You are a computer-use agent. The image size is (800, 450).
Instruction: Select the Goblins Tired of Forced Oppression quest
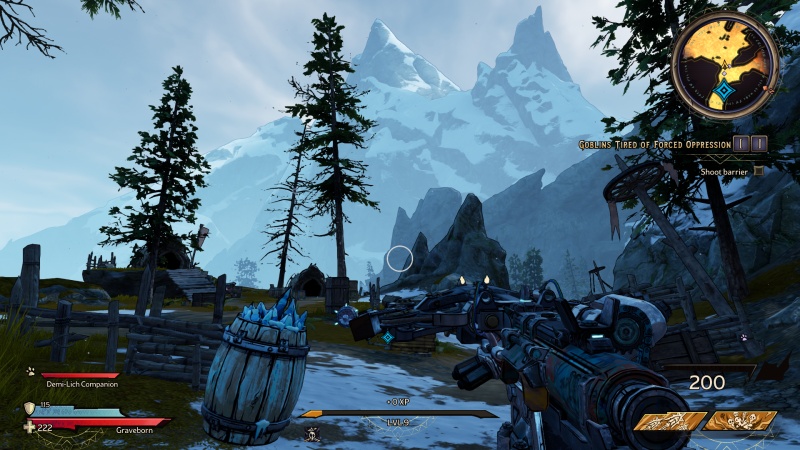click(655, 145)
